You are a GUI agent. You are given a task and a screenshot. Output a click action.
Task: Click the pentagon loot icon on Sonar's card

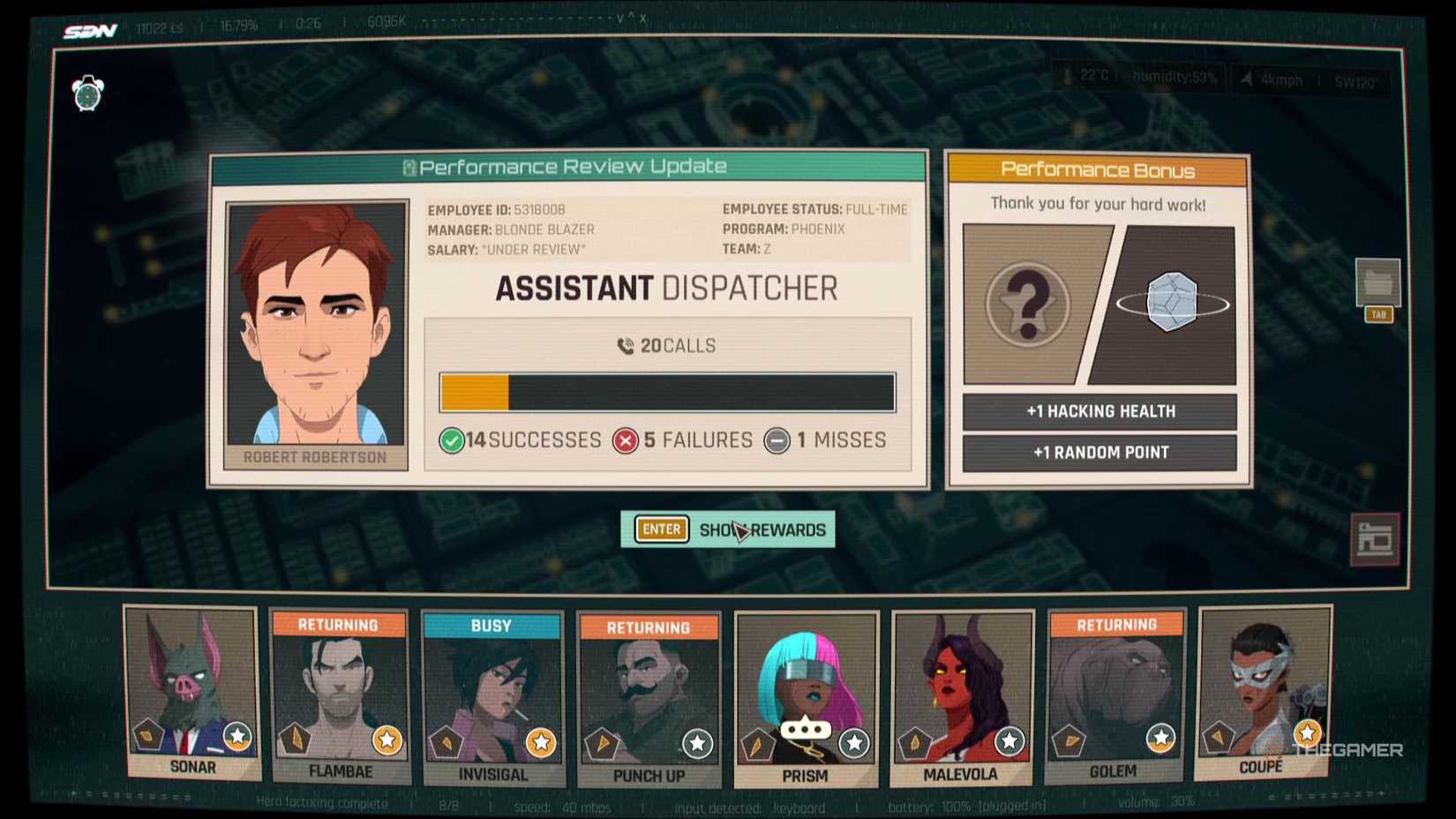147,734
